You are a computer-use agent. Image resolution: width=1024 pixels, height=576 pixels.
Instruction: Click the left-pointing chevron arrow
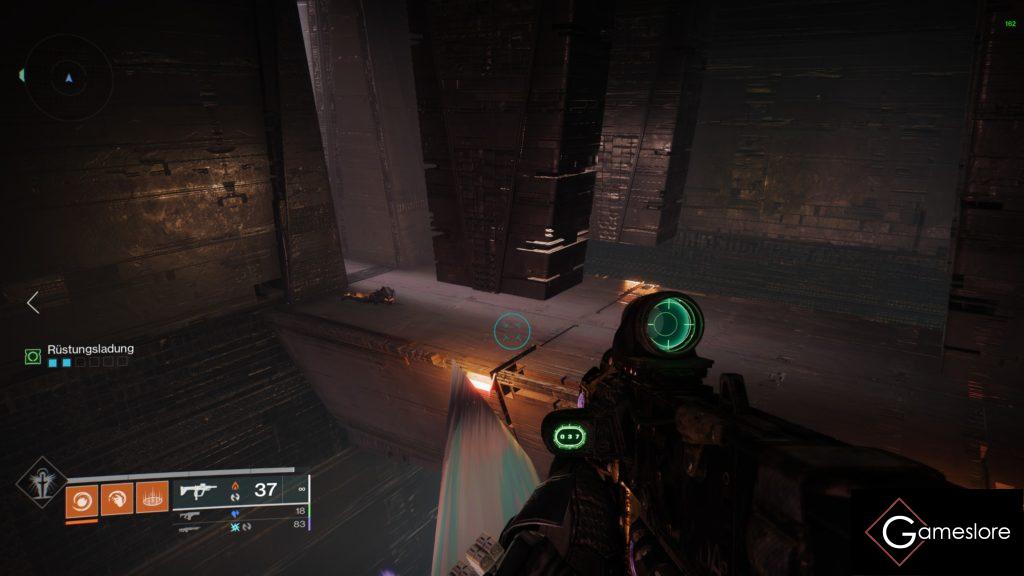click(33, 302)
